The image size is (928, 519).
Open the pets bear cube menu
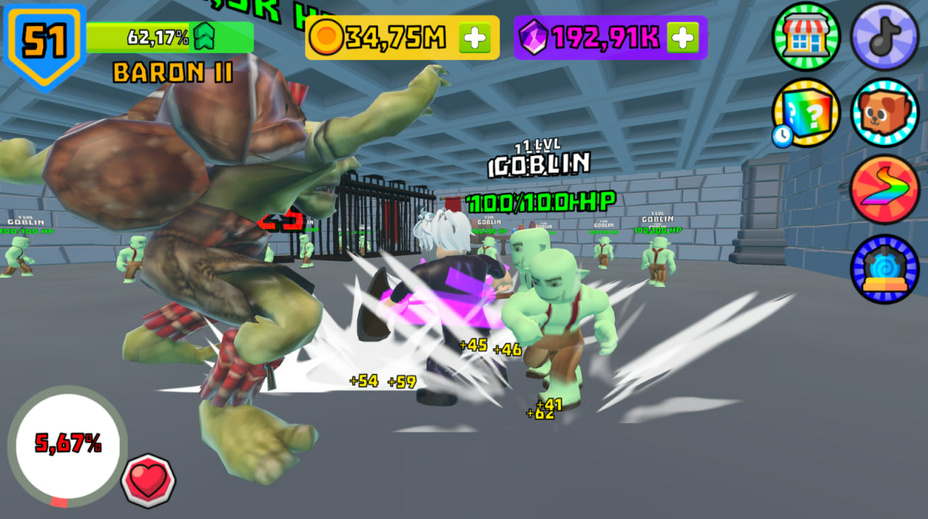pos(884,112)
